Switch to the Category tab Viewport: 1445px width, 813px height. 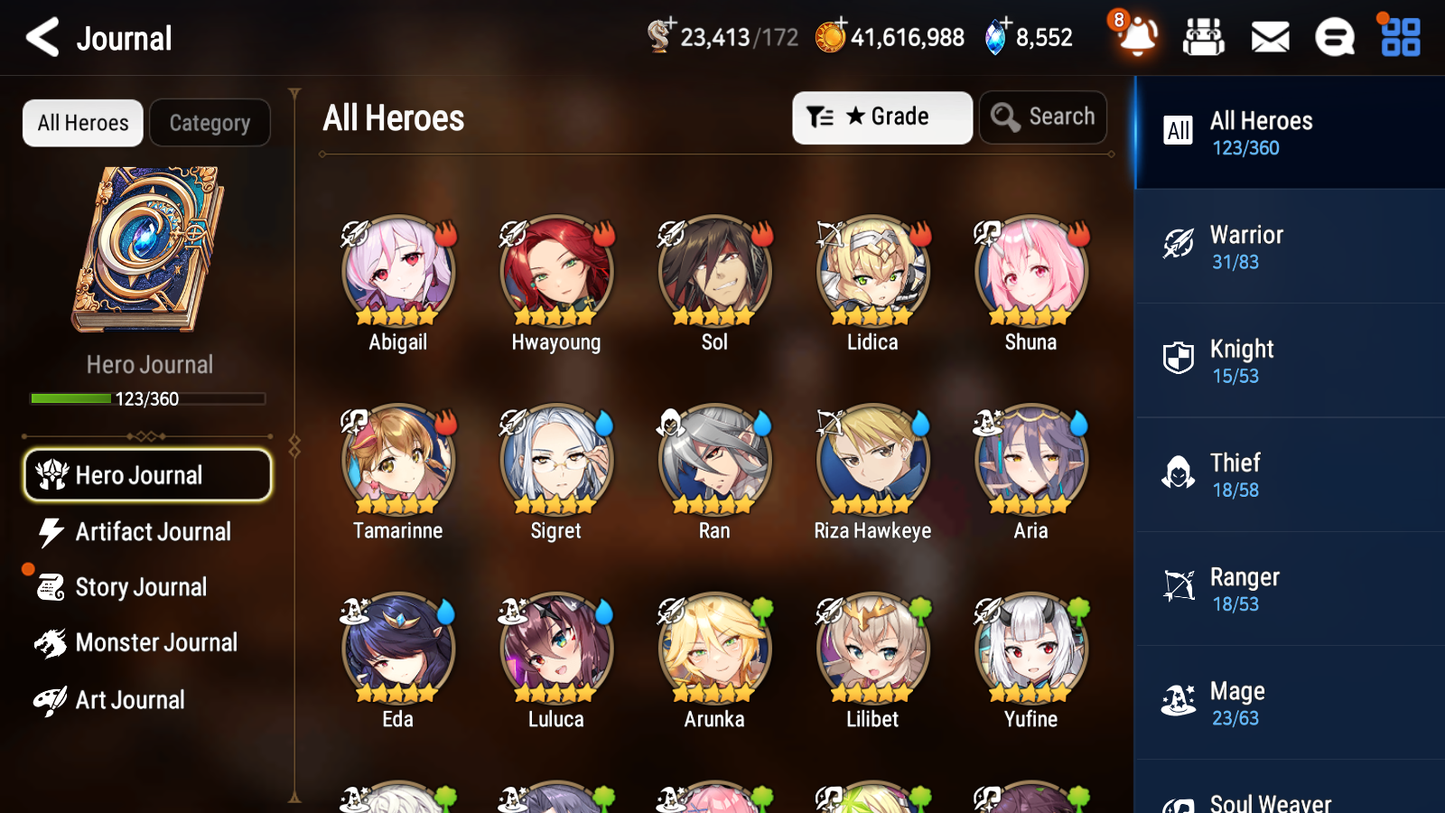210,122
